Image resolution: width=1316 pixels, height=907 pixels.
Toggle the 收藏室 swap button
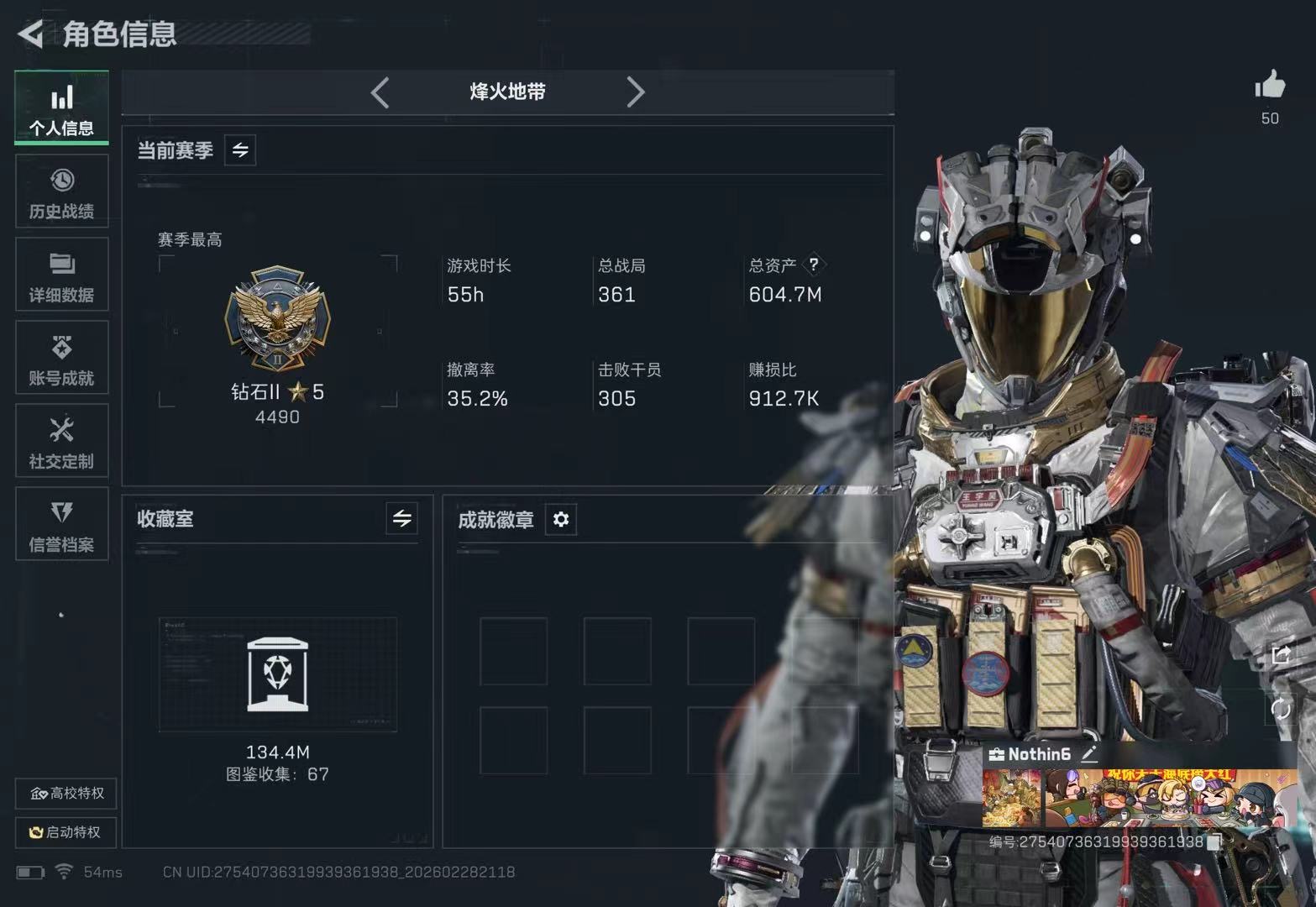[402, 519]
